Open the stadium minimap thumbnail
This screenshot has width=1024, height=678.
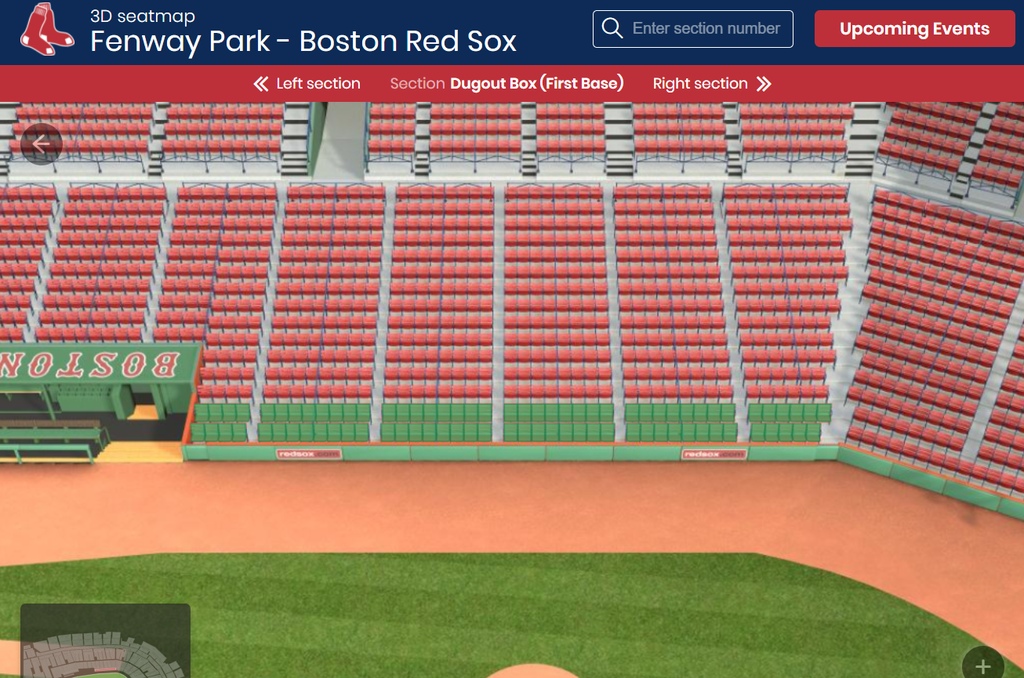click(x=105, y=642)
